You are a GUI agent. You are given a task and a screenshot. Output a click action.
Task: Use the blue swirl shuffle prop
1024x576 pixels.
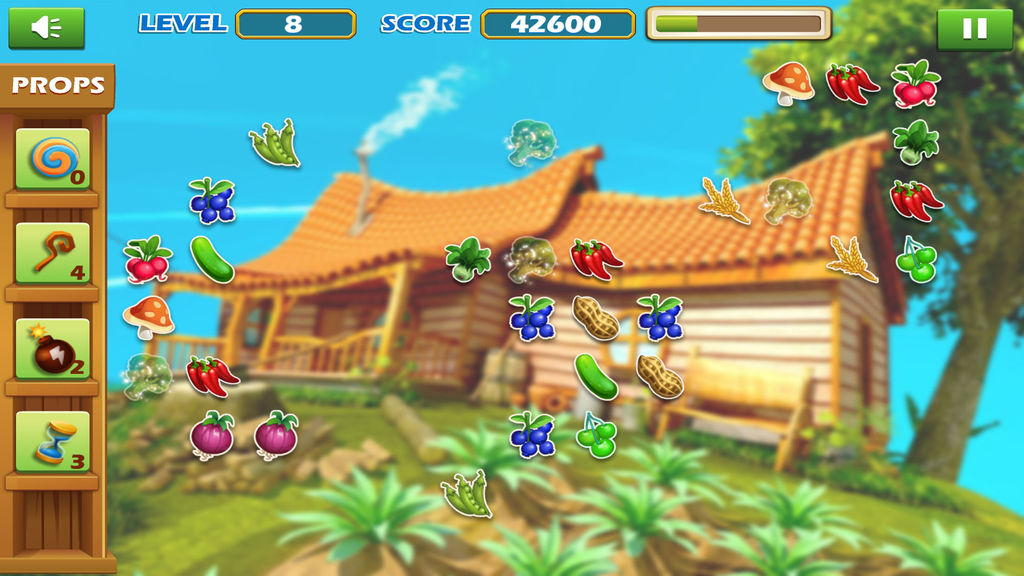point(52,159)
